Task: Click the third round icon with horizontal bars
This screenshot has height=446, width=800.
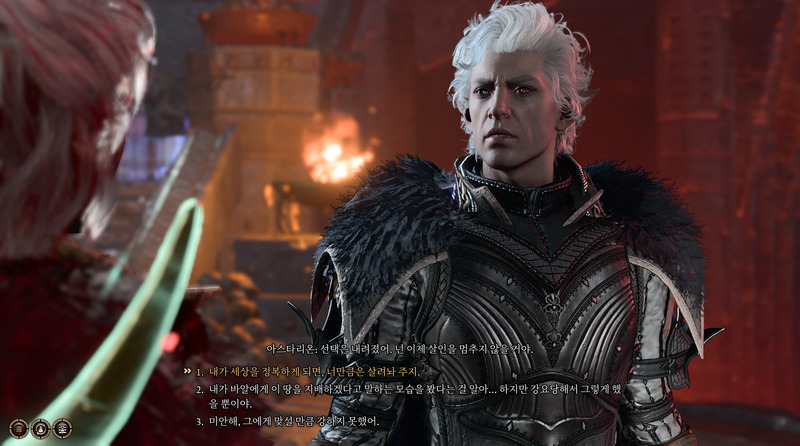Action: click(62, 428)
